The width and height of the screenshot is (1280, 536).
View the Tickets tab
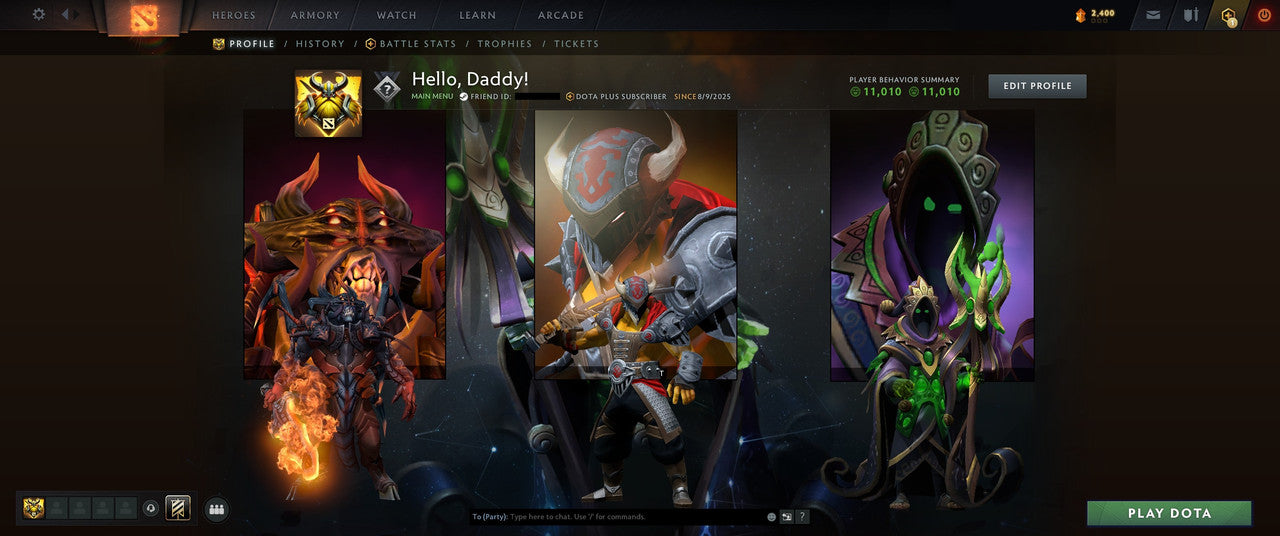pyautogui.click(x=577, y=44)
